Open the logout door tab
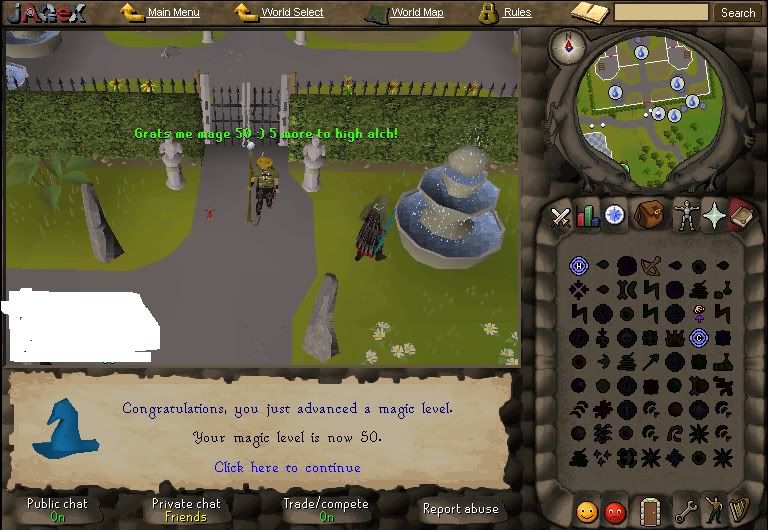The height and width of the screenshot is (530, 768). pyautogui.click(x=651, y=510)
